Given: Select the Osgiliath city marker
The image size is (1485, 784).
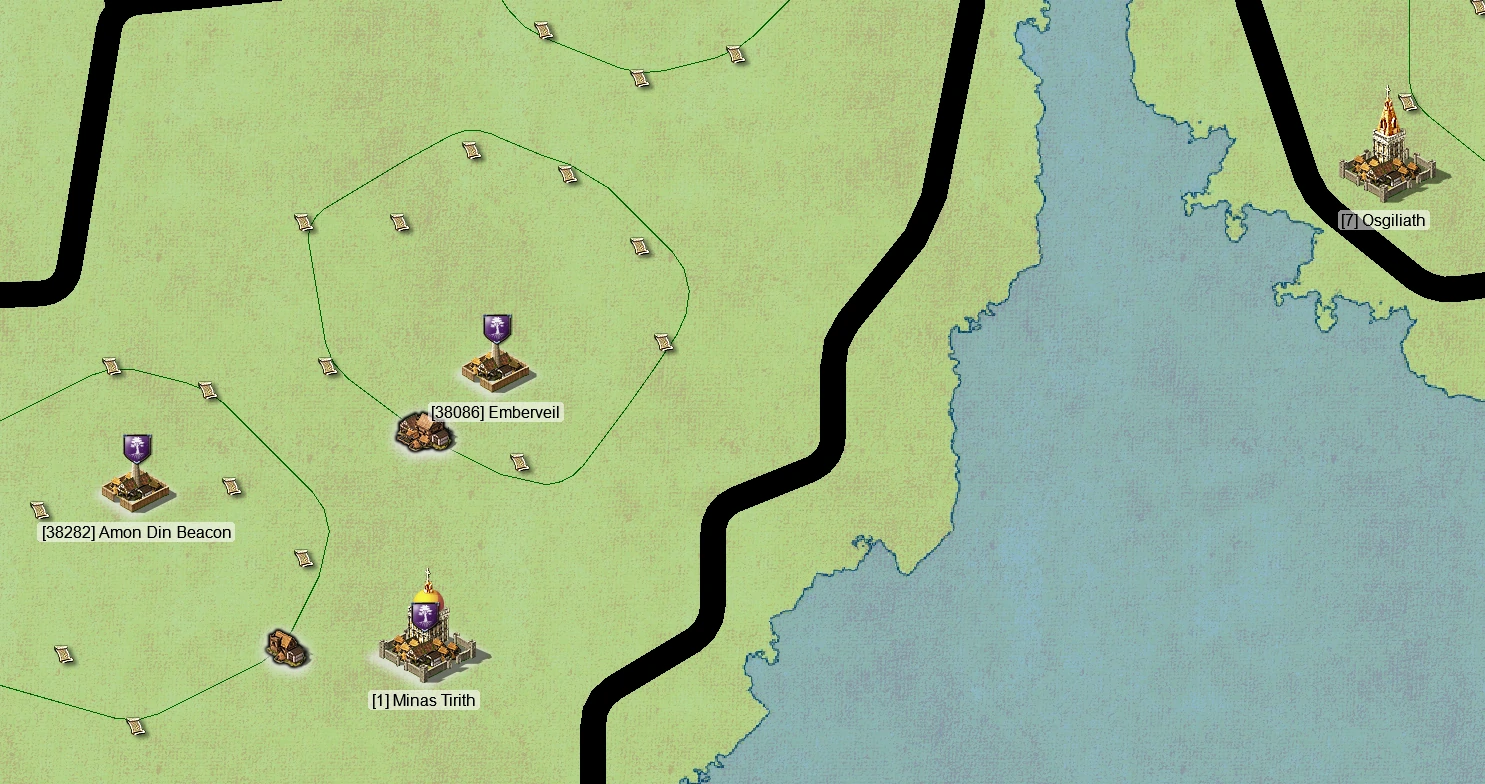Looking at the screenshot, I should click(1391, 160).
